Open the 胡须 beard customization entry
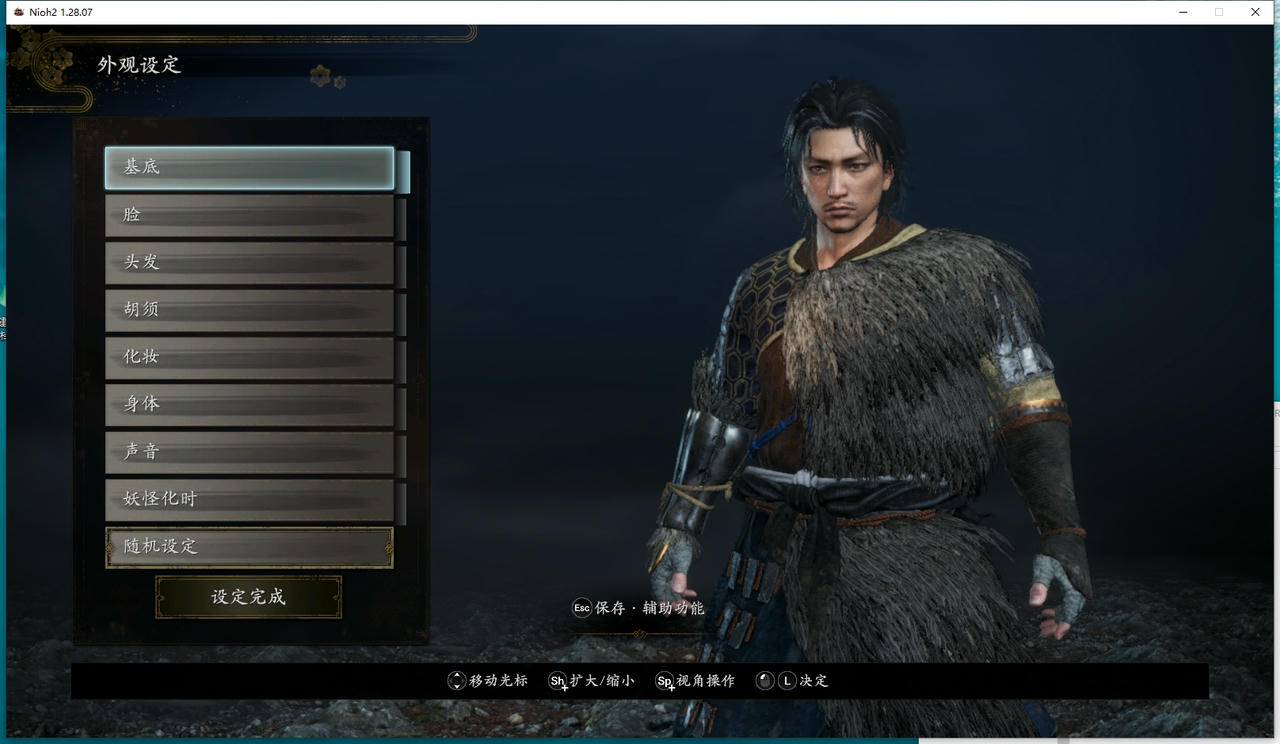 pos(248,310)
